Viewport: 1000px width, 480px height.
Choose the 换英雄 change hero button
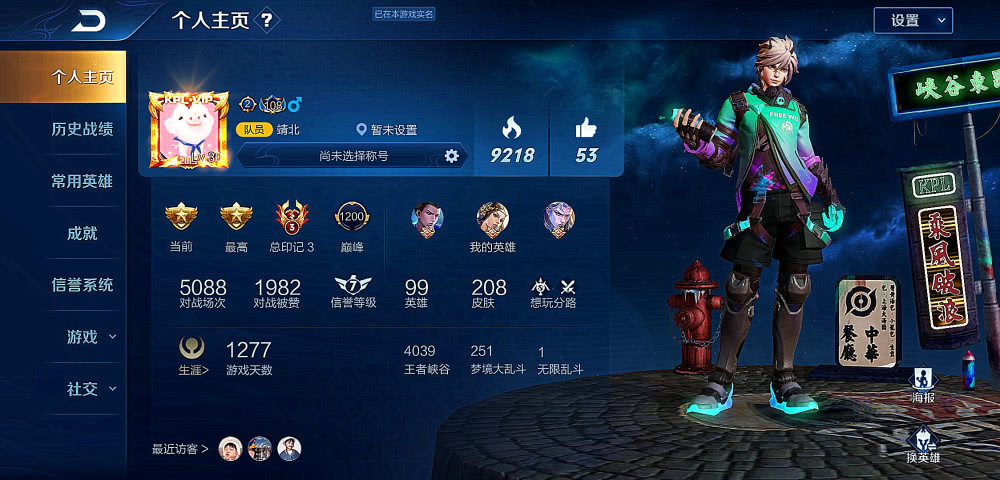coord(922,445)
